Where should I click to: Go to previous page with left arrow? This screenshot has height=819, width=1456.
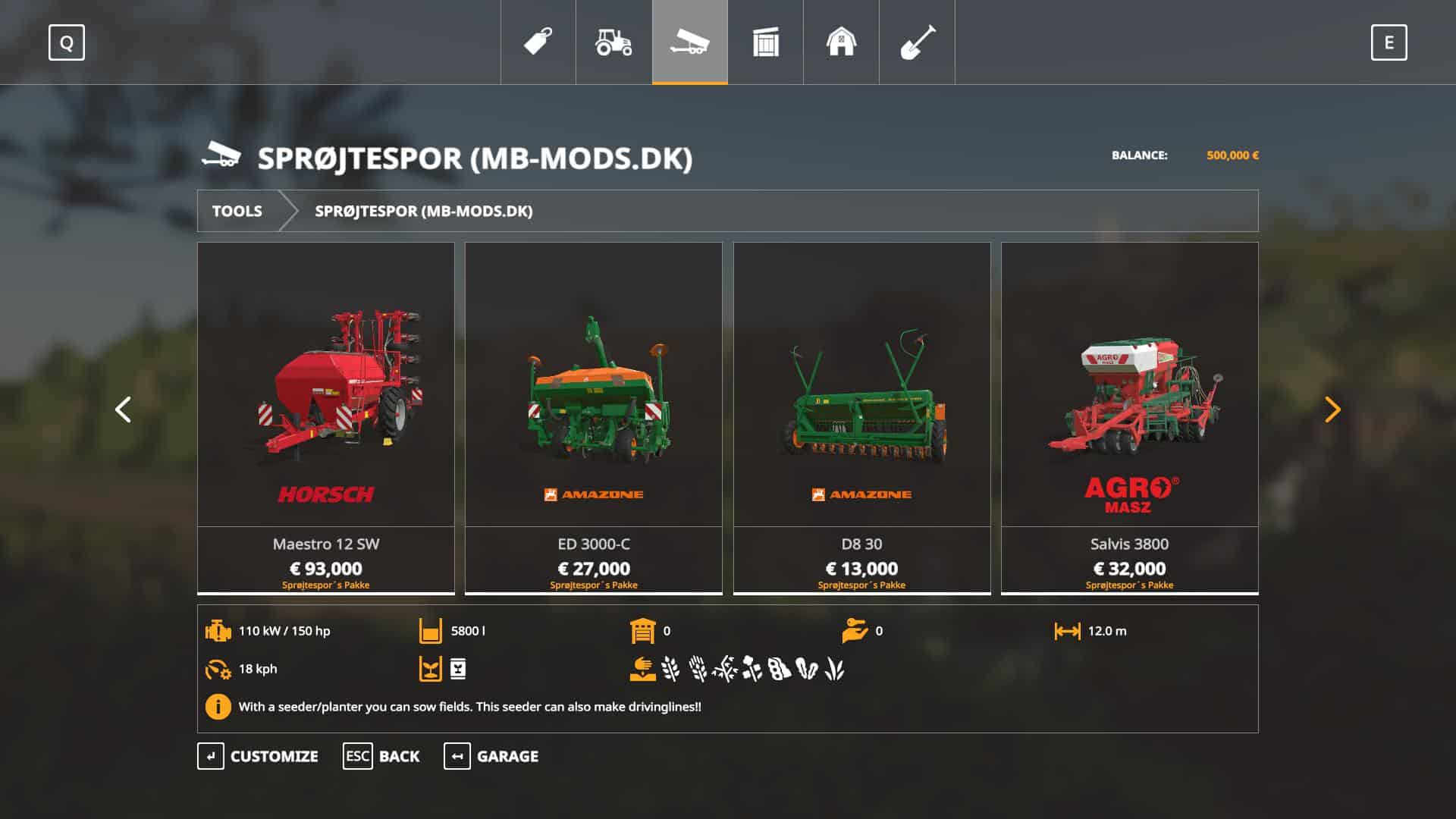123,409
